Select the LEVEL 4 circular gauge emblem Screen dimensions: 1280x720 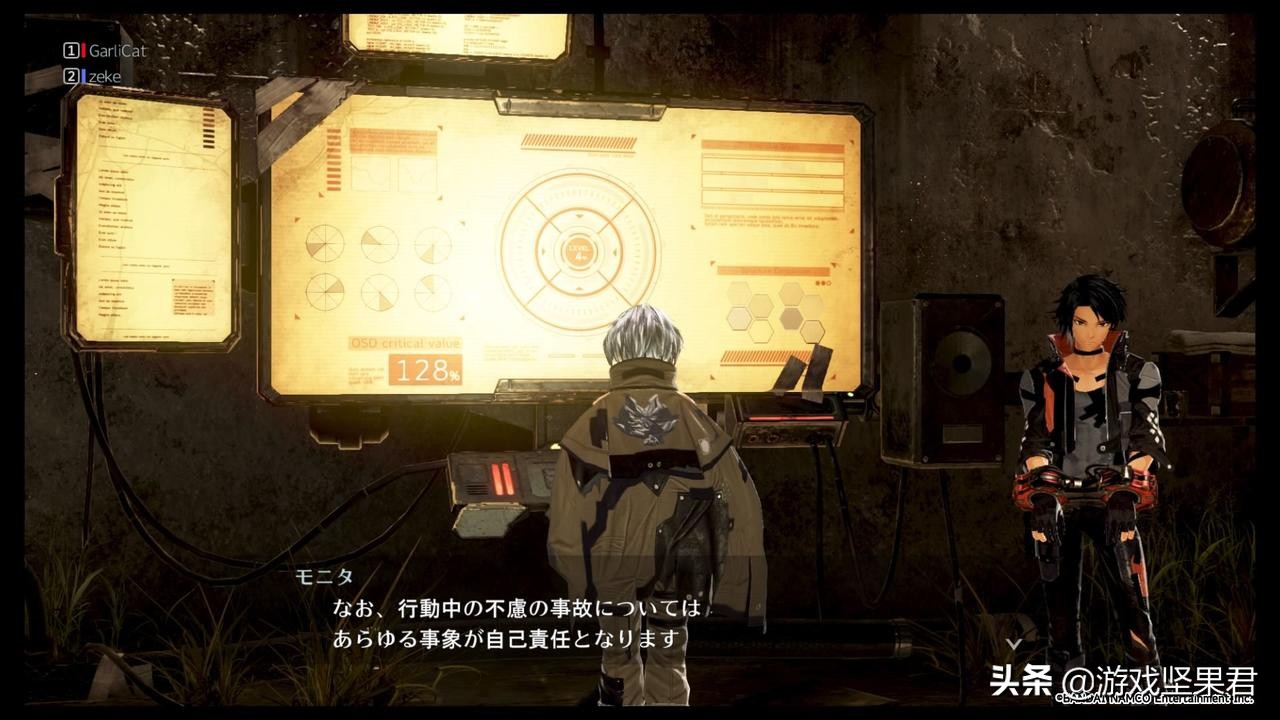(x=578, y=254)
